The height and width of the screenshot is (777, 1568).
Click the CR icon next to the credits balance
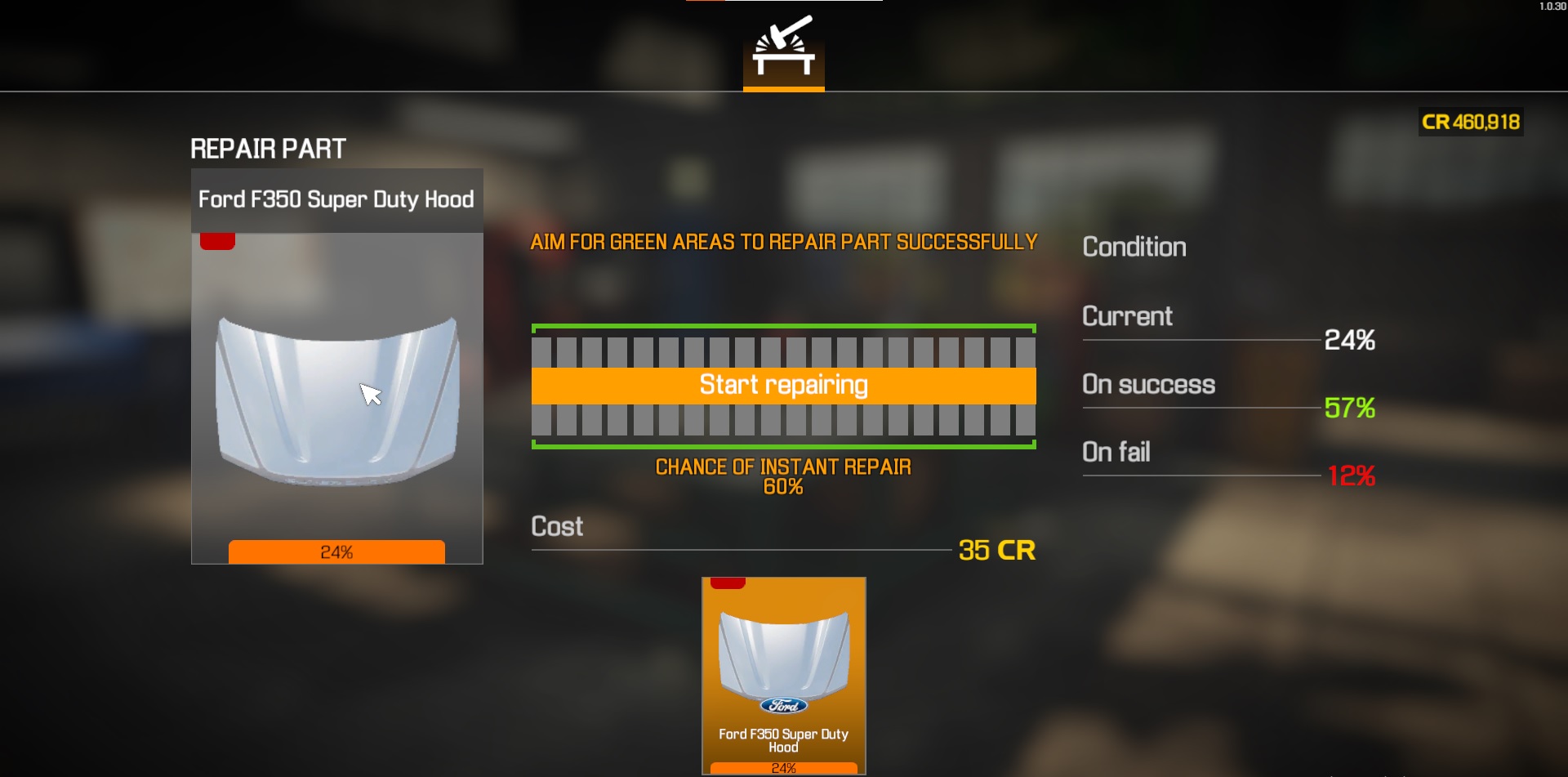[1436, 122]
